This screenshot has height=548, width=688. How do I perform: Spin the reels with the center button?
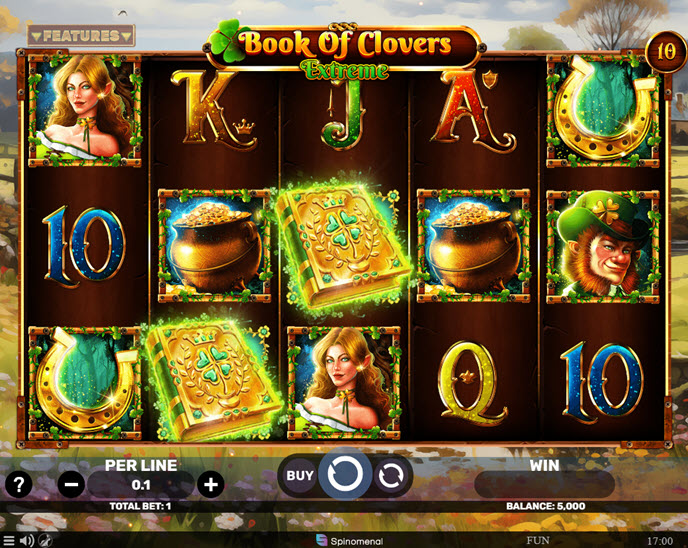345,475
